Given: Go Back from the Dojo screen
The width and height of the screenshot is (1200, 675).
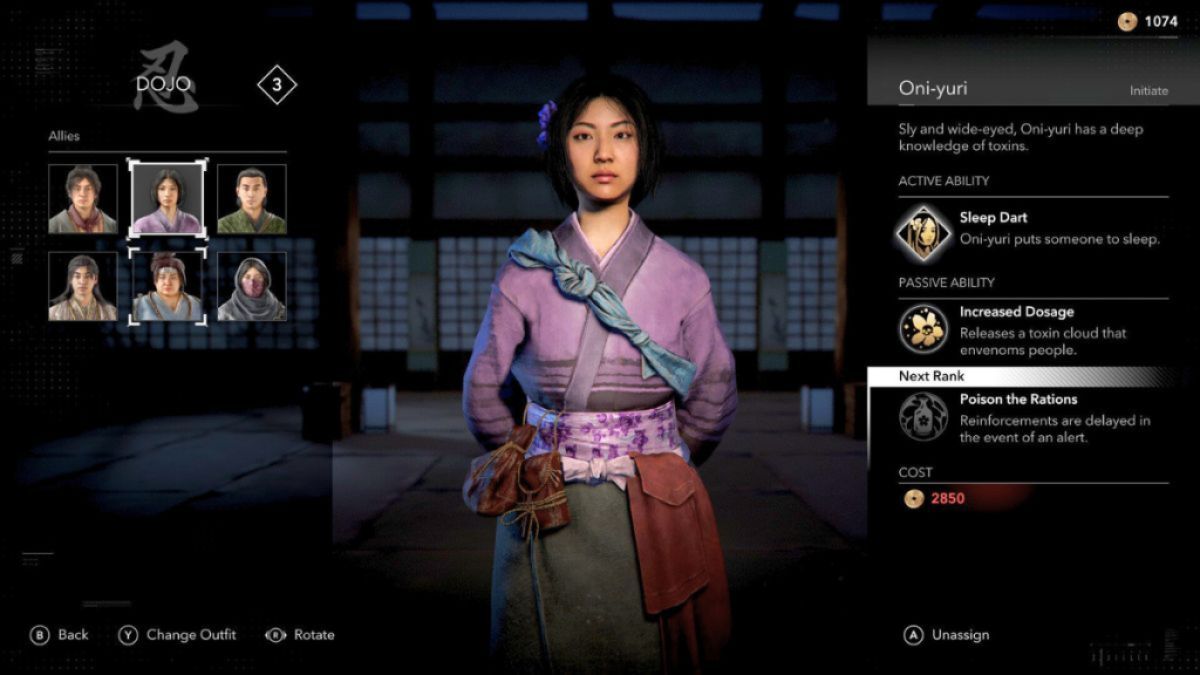Looking at the screenshot, I should click(60, 635).
